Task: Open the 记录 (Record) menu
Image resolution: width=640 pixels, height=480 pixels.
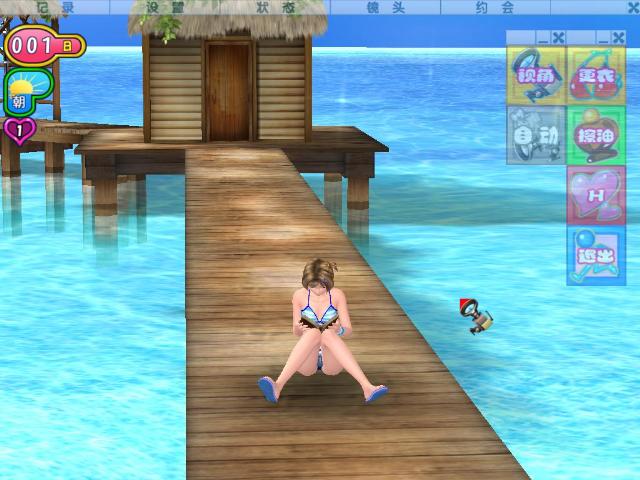Action: (60, 6)
